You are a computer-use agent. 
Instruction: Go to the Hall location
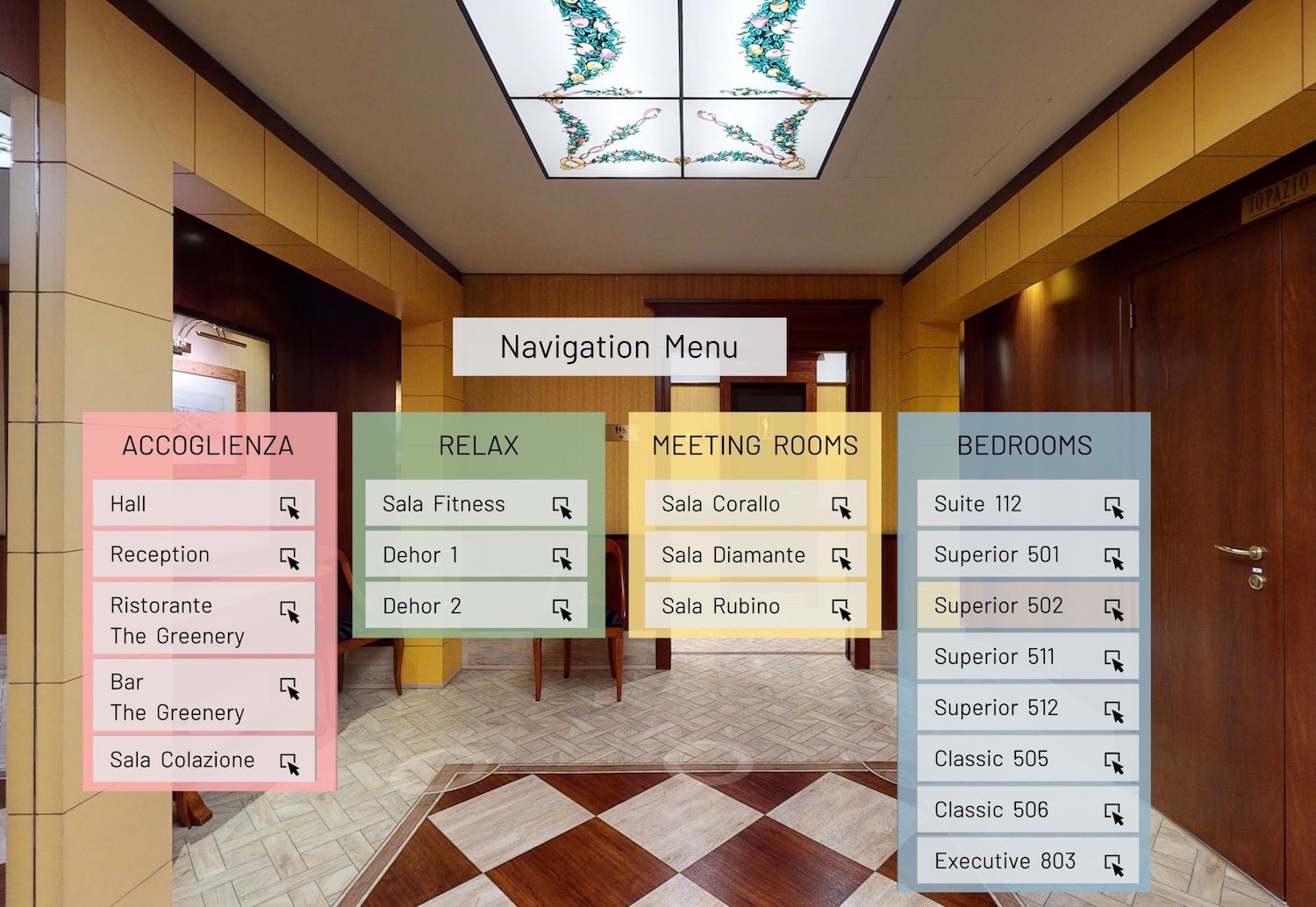click(204, 504)
